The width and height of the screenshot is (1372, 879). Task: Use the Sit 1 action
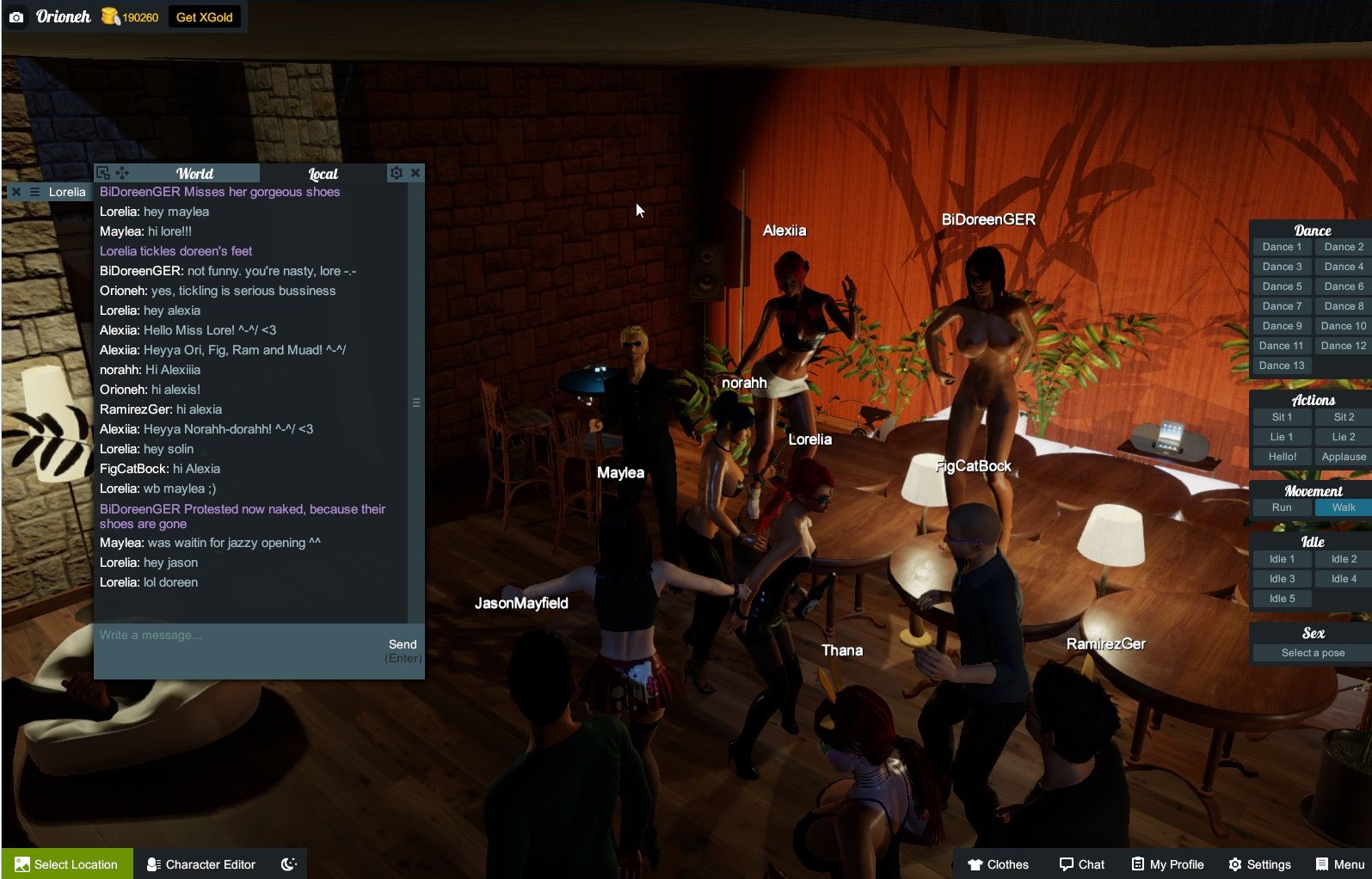tap(1282, 417)
